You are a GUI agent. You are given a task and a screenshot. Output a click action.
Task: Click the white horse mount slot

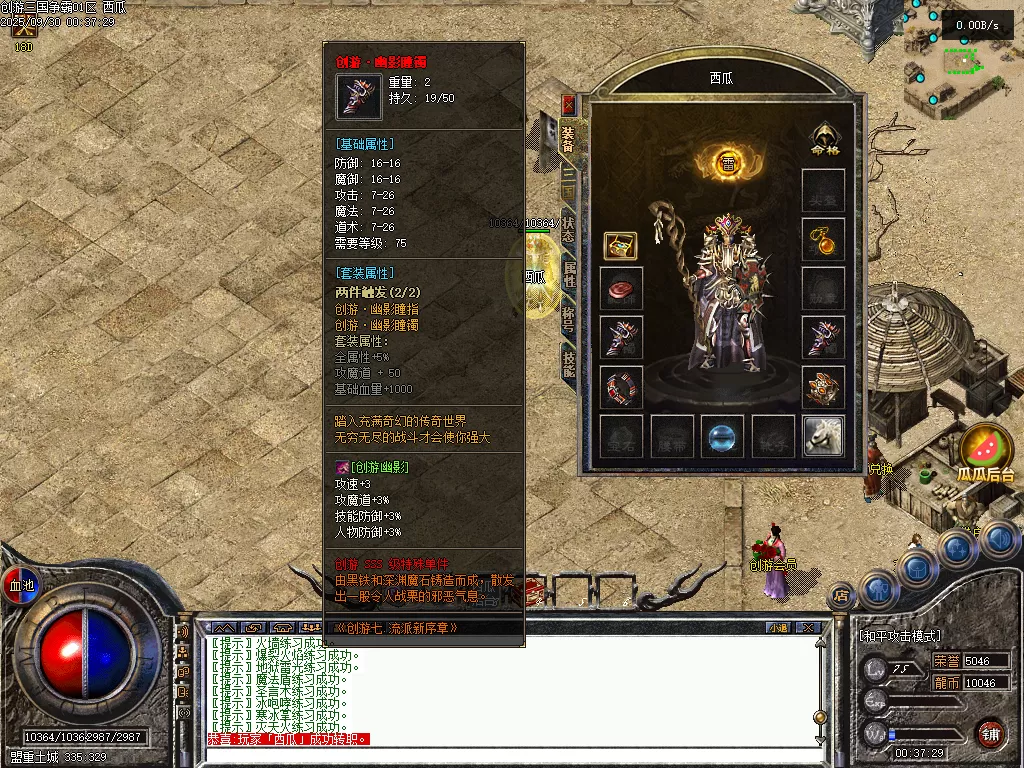823,435
